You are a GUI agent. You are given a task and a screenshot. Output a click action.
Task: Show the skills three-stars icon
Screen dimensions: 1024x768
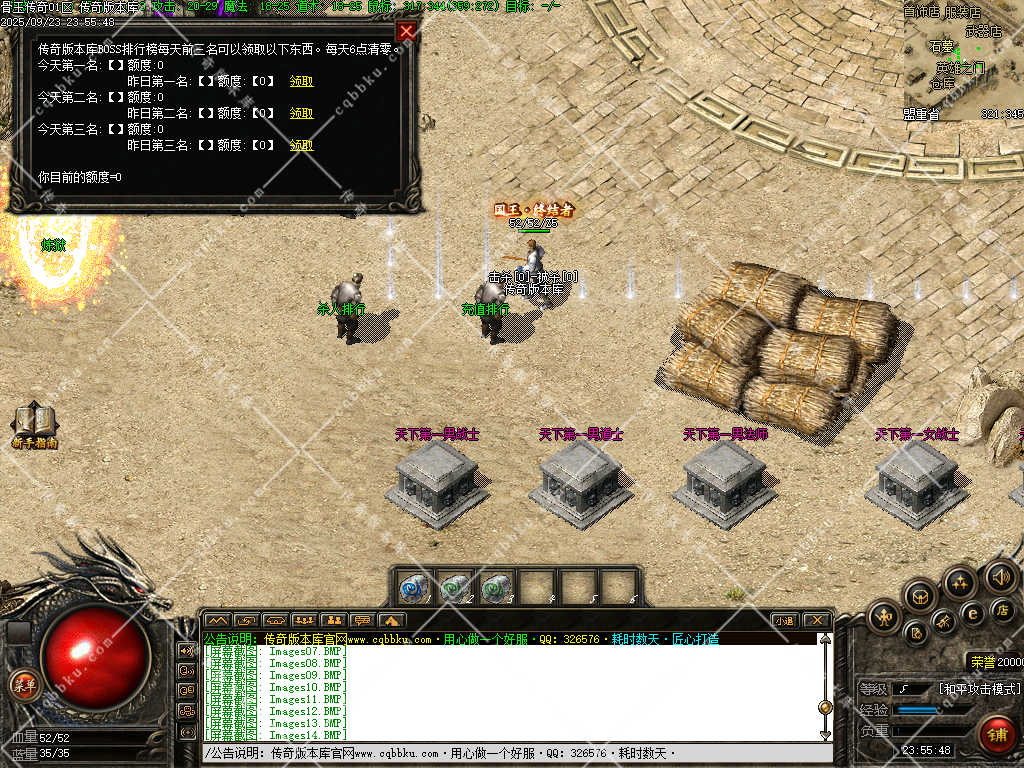click(960, 582)
